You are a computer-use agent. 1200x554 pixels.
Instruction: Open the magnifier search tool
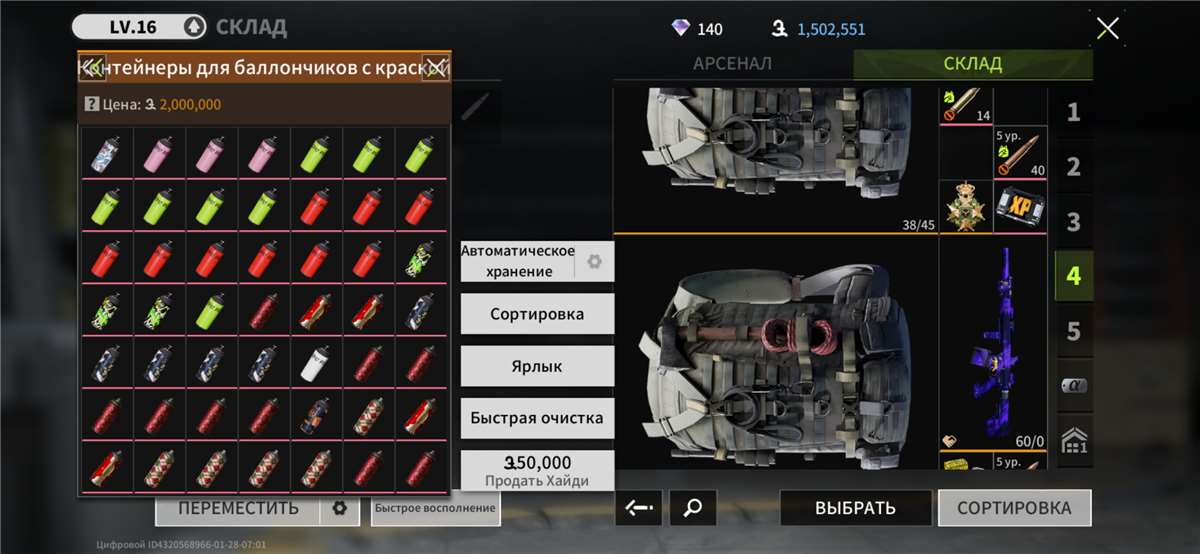(692, 508)
